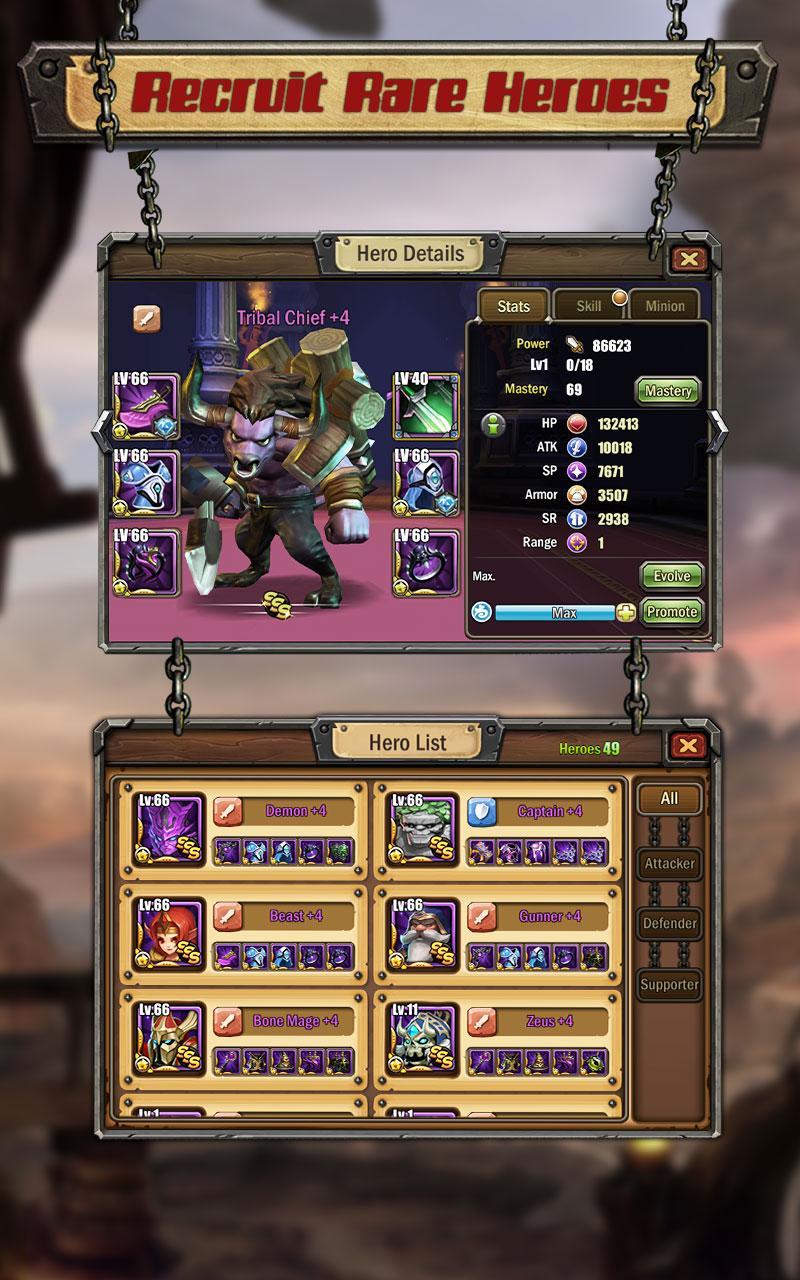The width and height of the screenshot is (800, 1280).
Task: Click the yellow plus next to Max bar
Action: click(x=626, y=613)
